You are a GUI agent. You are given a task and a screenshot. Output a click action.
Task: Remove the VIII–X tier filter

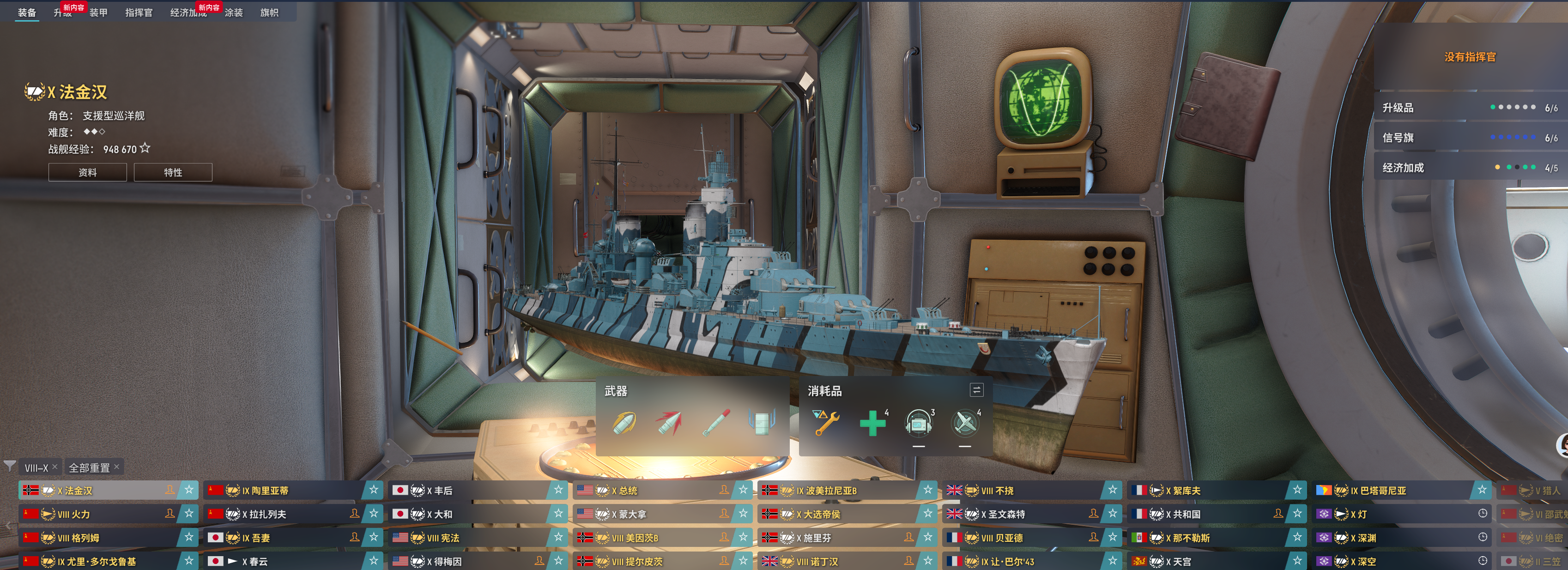point(55,467)
